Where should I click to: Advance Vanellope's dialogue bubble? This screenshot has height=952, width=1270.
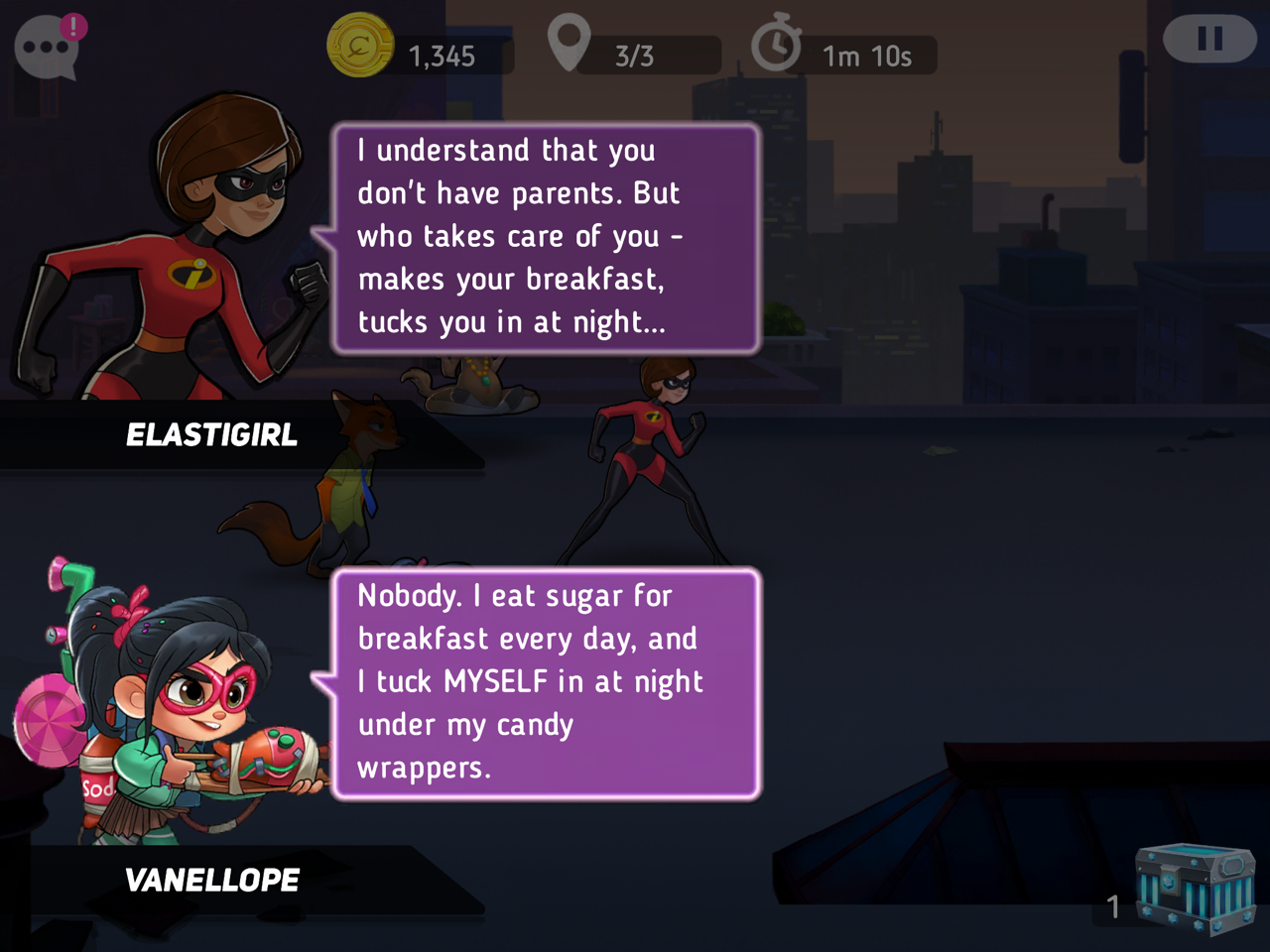coord(546,683)
